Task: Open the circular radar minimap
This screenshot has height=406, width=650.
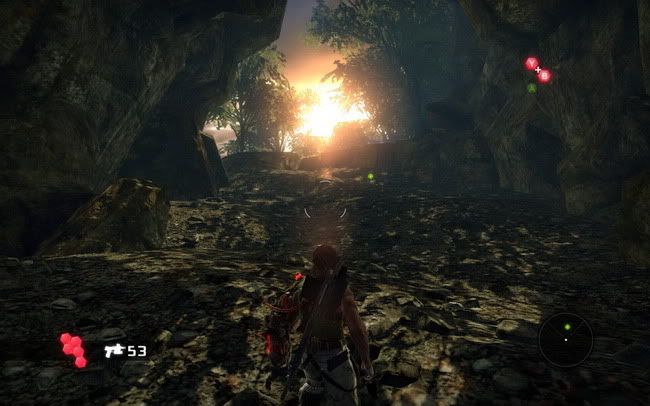Action: [x=565, y=339]
